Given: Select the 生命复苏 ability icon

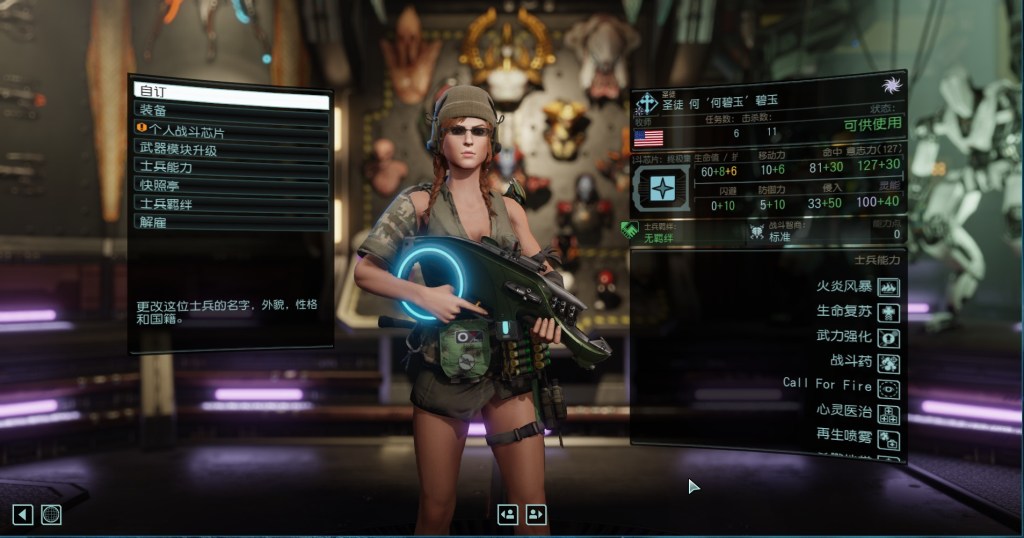Looking at the screenshot, I should click(887, 312).
